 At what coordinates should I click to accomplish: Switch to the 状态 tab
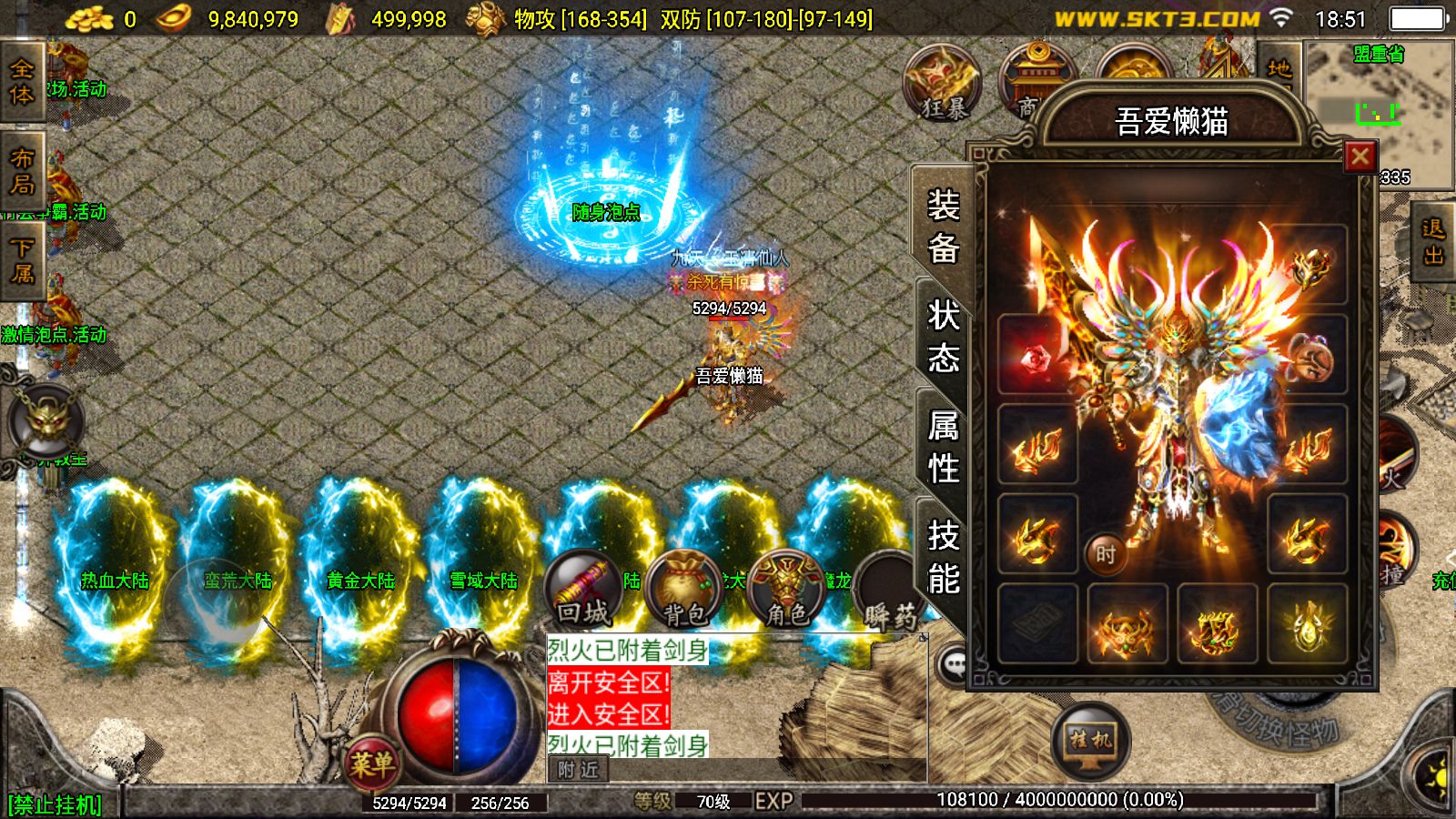point(943,336)
